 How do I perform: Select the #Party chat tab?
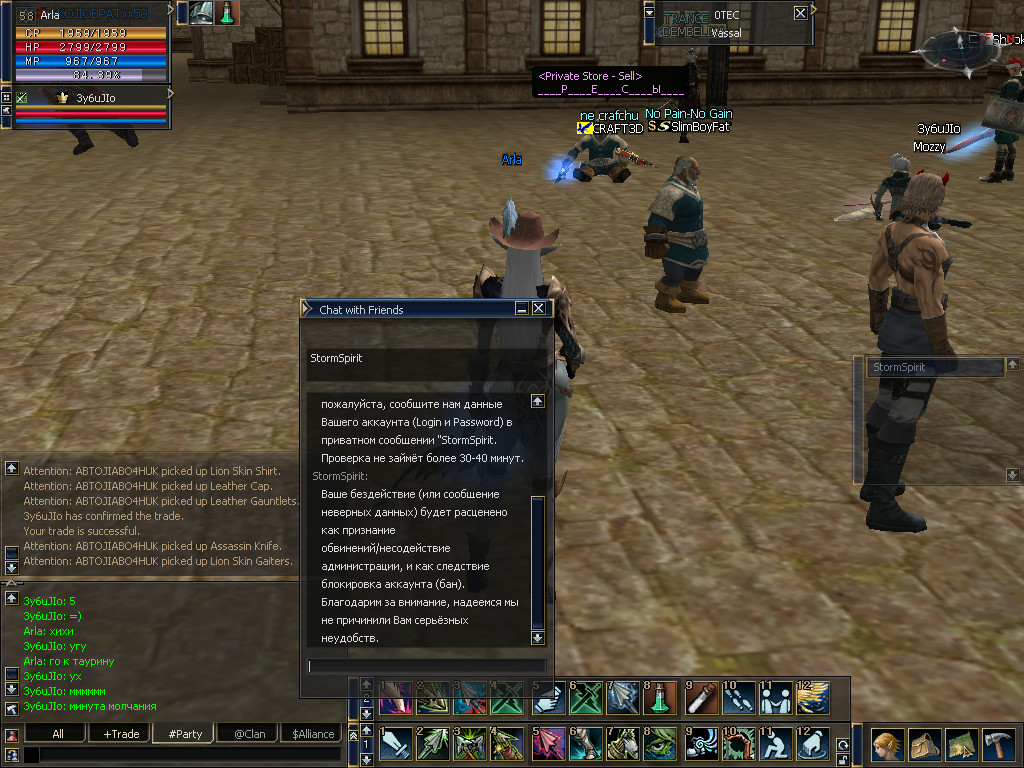(185, 733)
